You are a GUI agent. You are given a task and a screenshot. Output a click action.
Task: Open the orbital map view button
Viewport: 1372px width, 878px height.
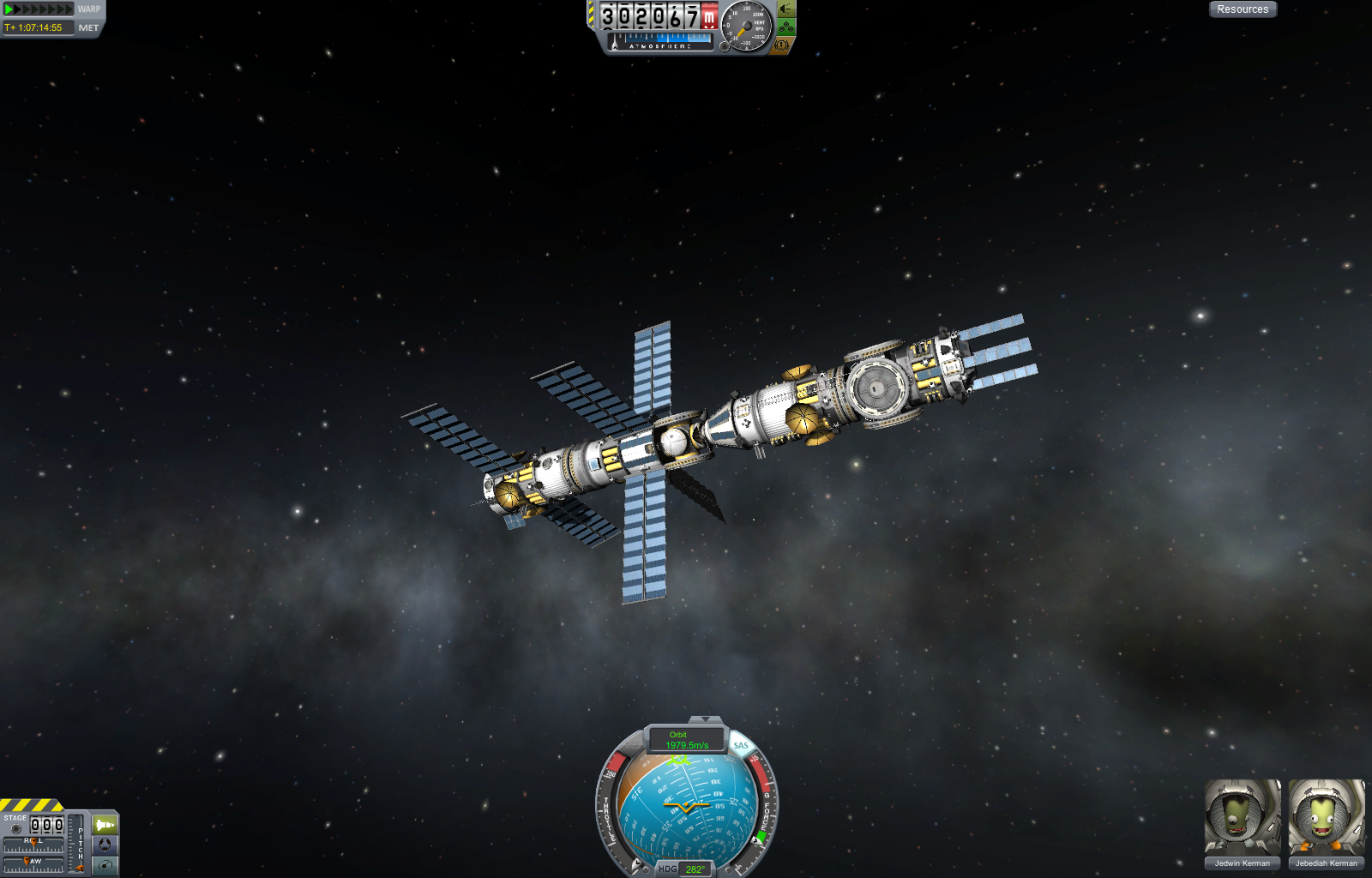(x=105, y=865)
